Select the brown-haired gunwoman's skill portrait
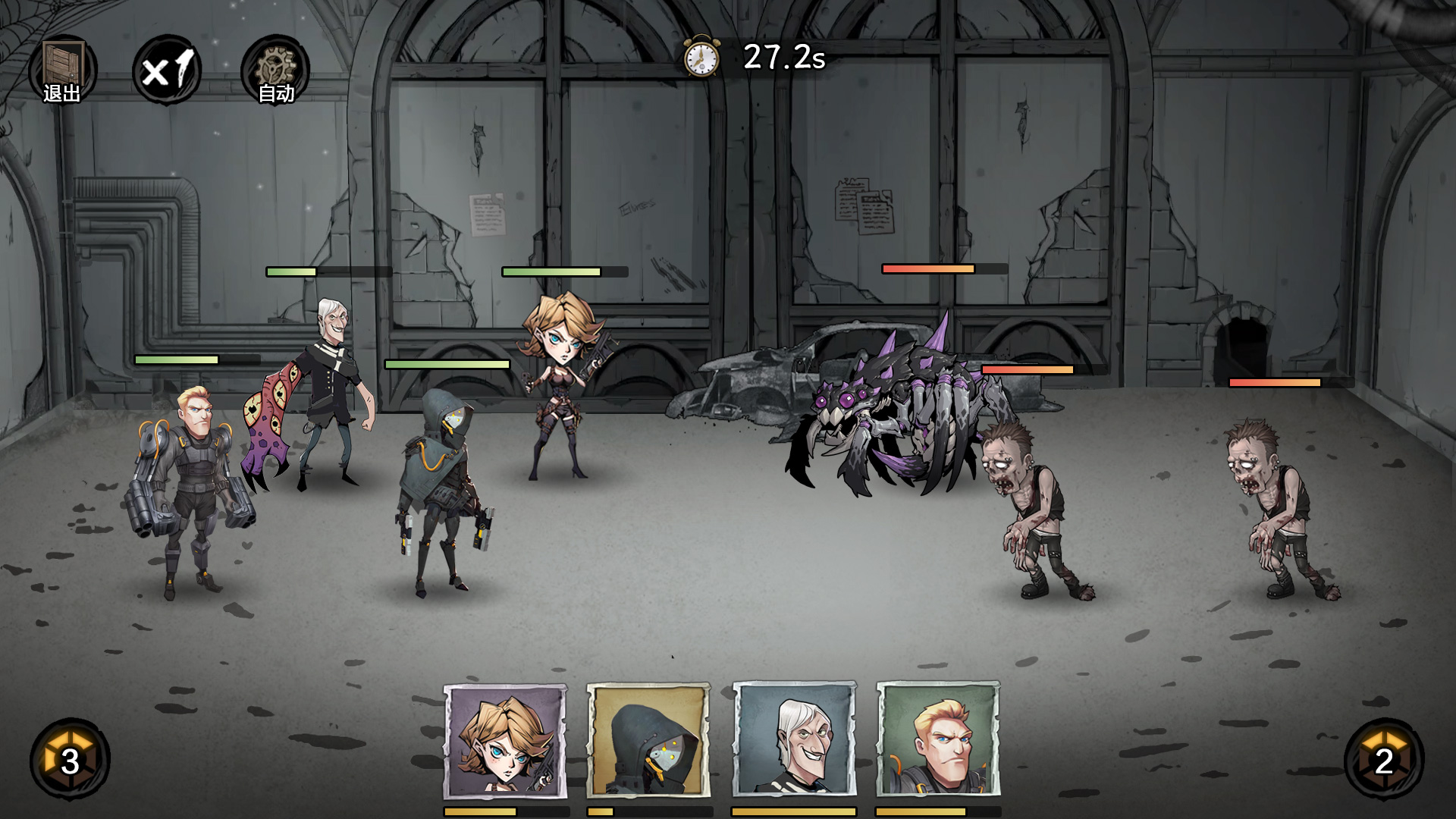The width and height of the screenshot is (1456, 819). point(505,741)
